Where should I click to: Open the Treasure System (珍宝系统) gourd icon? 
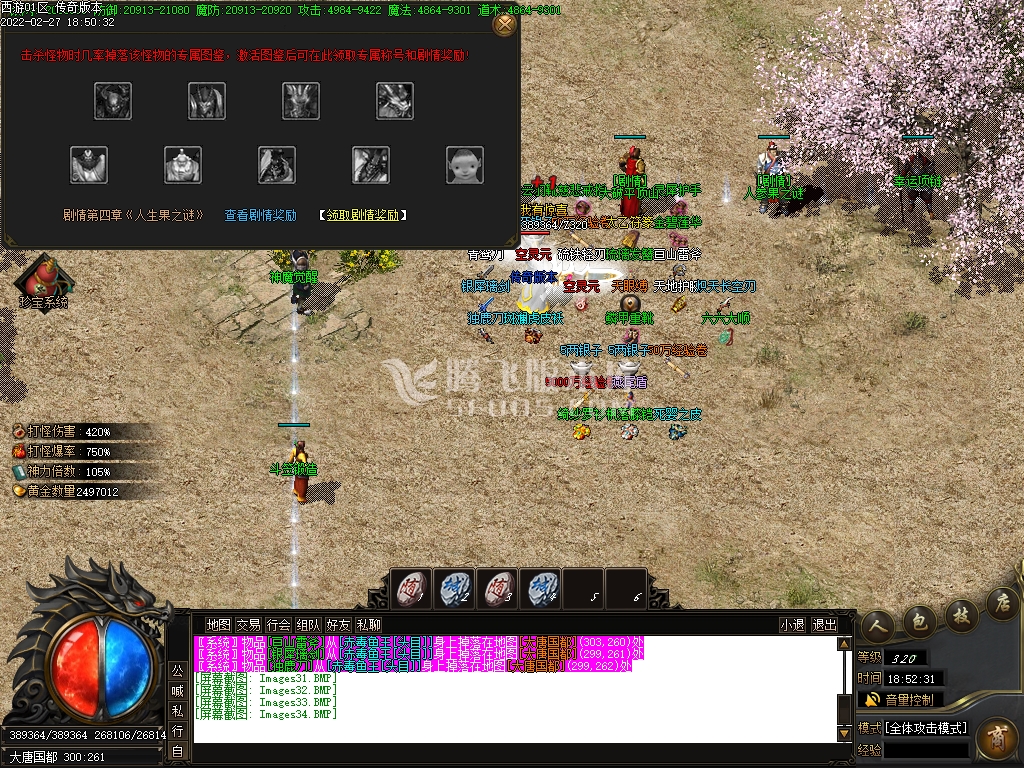coord(43,275)
